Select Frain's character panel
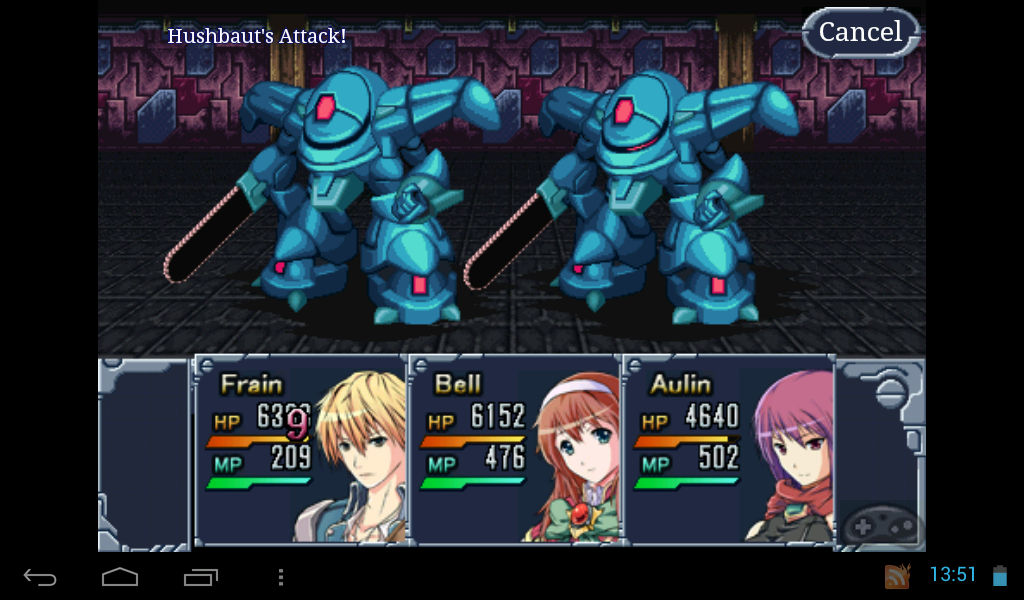 pos(300,450)
